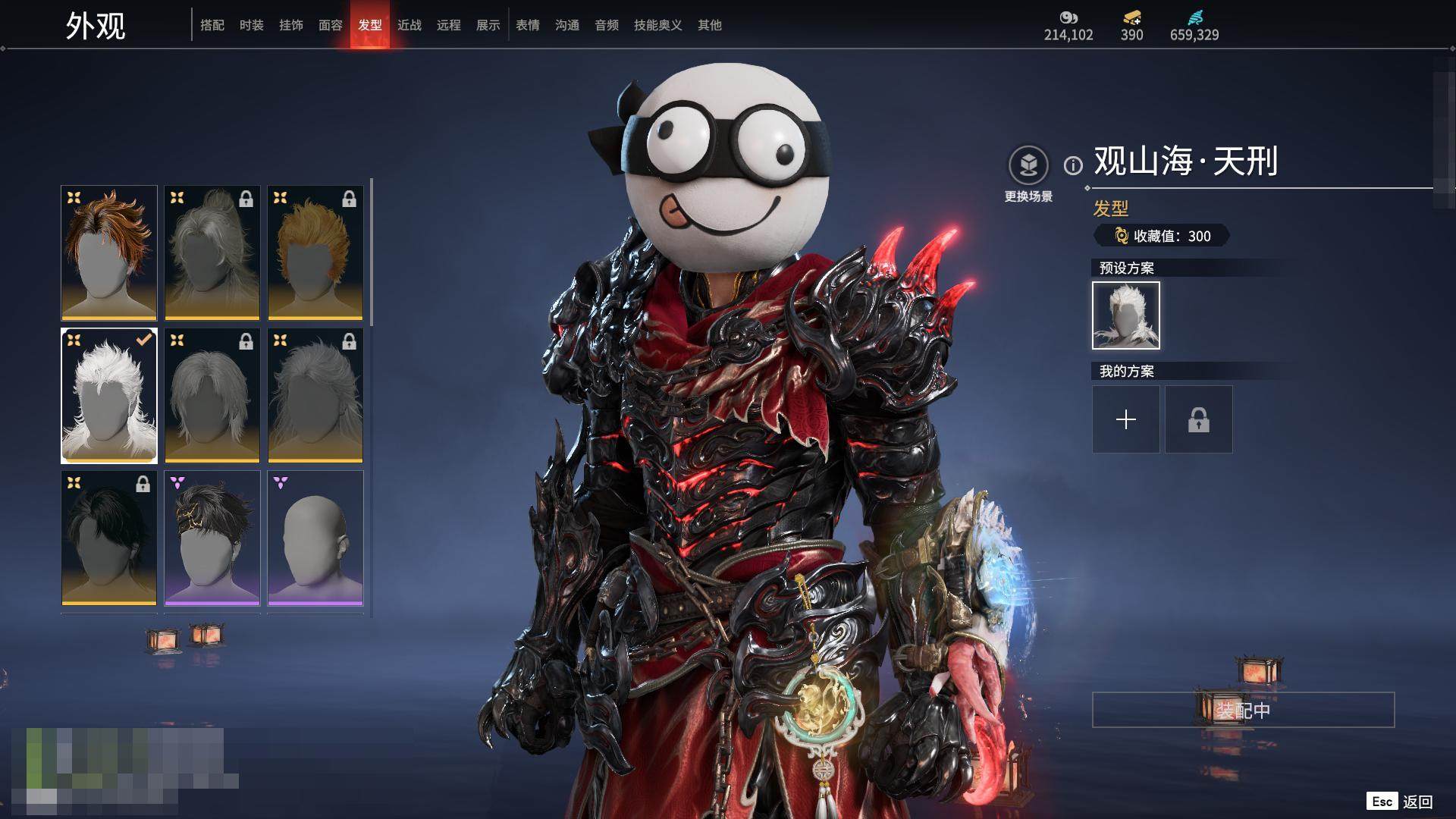Show the 展示 tab

click(x=488, y=25)
